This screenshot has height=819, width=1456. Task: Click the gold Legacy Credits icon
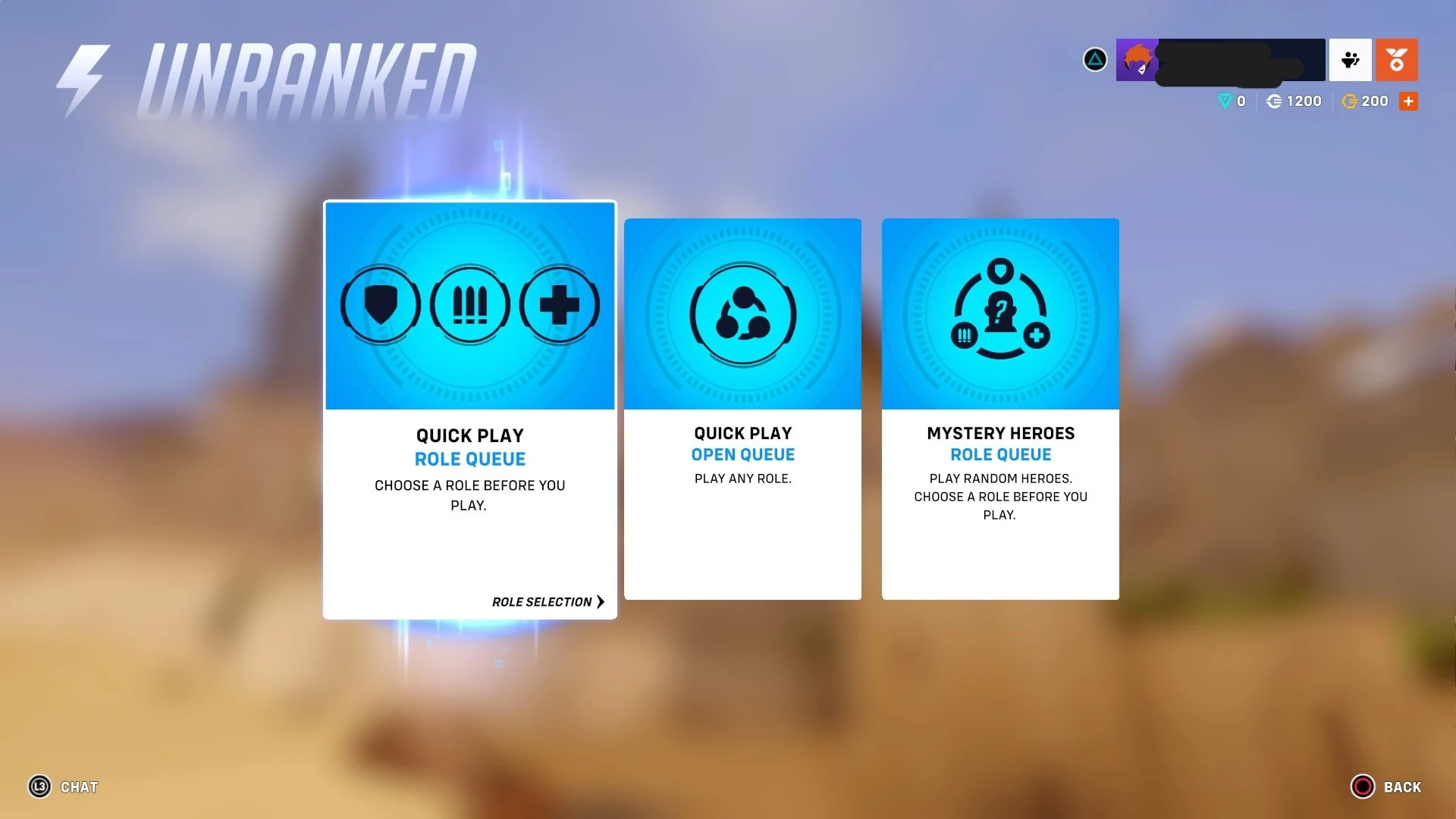pyautogui.click(x=1349, y=101)
